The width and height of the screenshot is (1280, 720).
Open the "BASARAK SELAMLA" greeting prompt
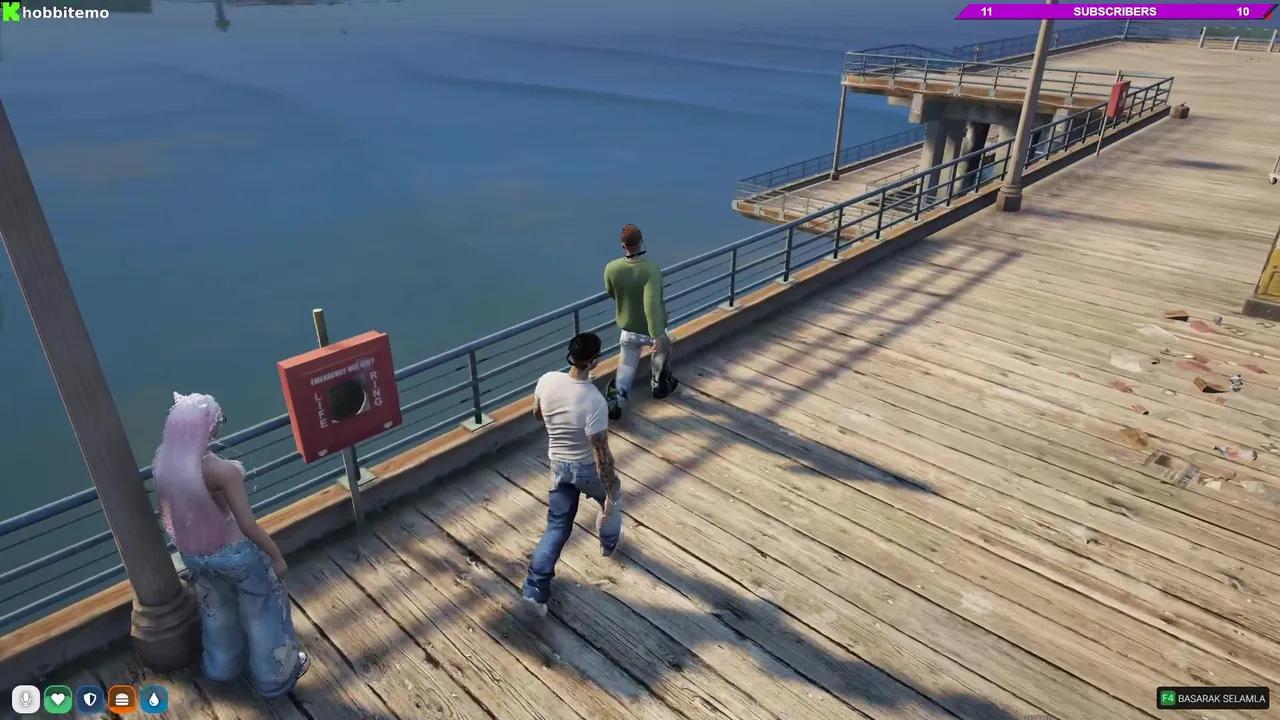pos(1221,698)
